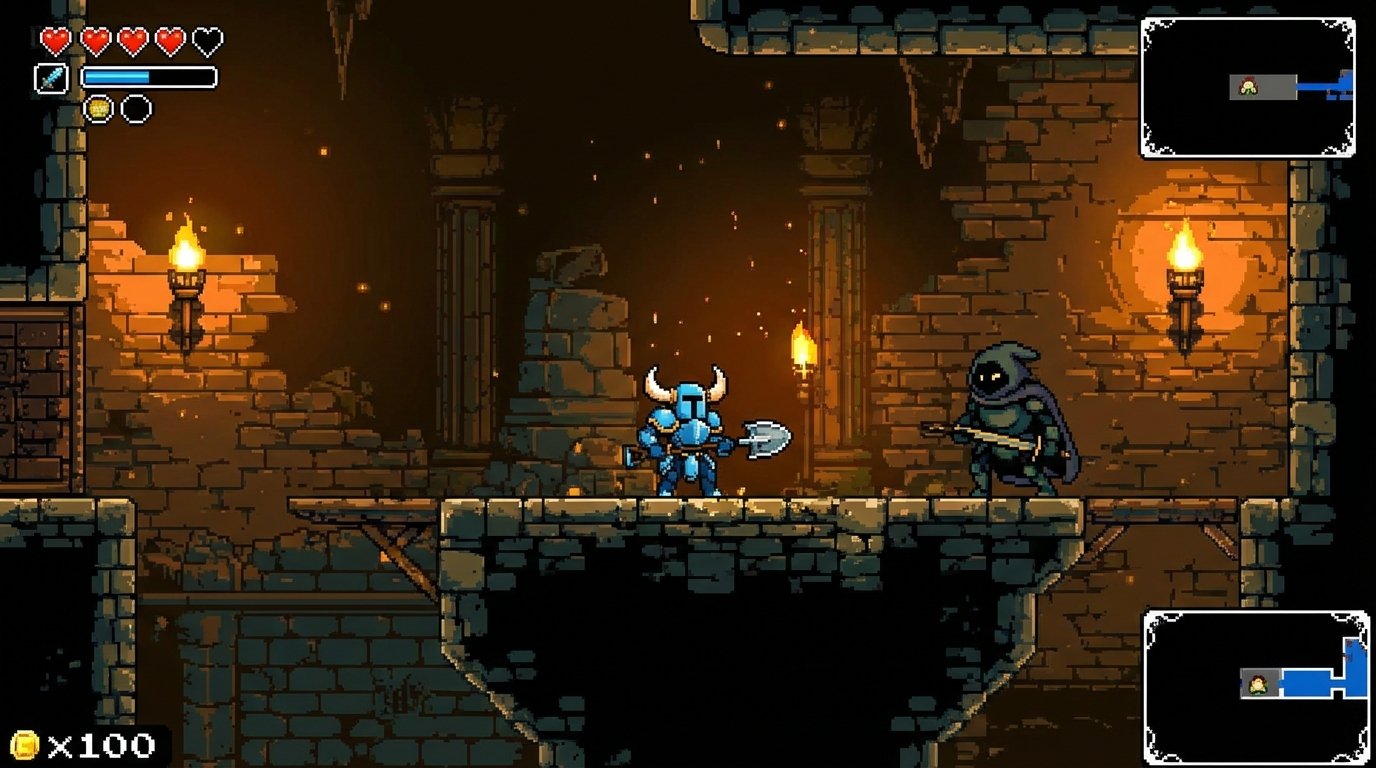Activate the gold relic slot

pos(98,108)
